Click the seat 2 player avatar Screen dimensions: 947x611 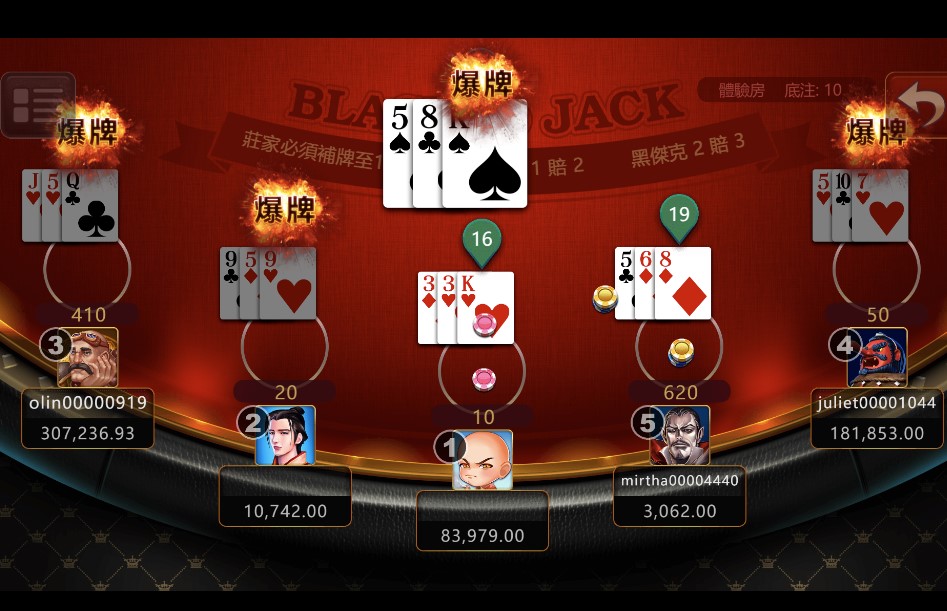pyautogui.click(x=285, y=435)
